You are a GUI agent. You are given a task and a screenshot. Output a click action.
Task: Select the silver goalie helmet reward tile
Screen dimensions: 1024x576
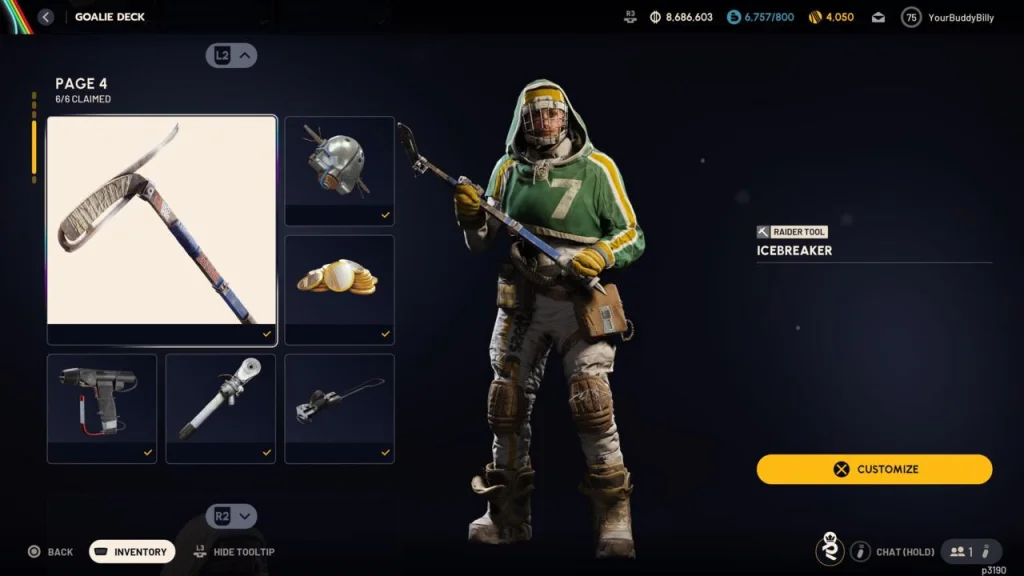[339, 170]
